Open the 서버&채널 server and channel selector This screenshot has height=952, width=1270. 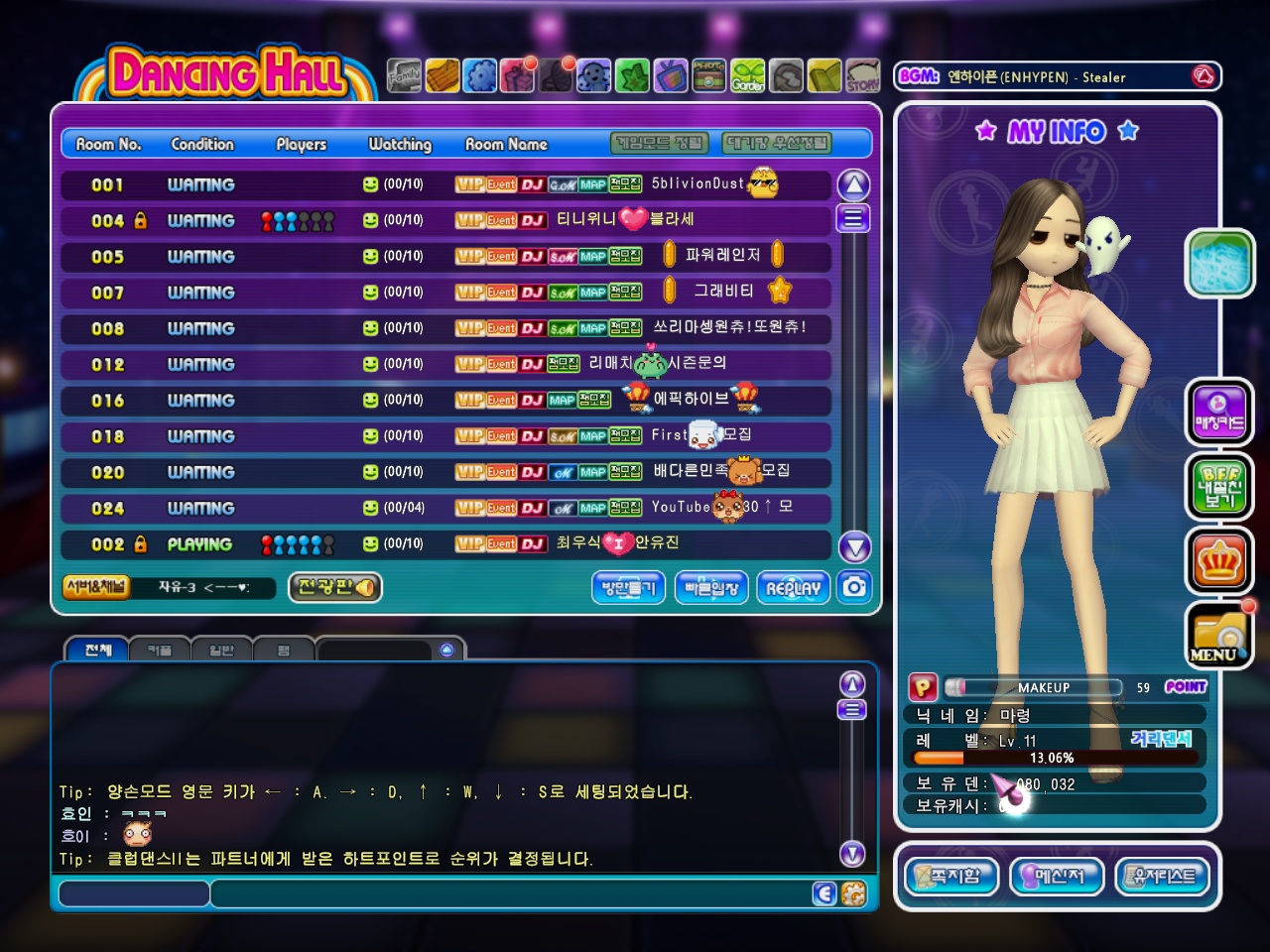point(96,587)
